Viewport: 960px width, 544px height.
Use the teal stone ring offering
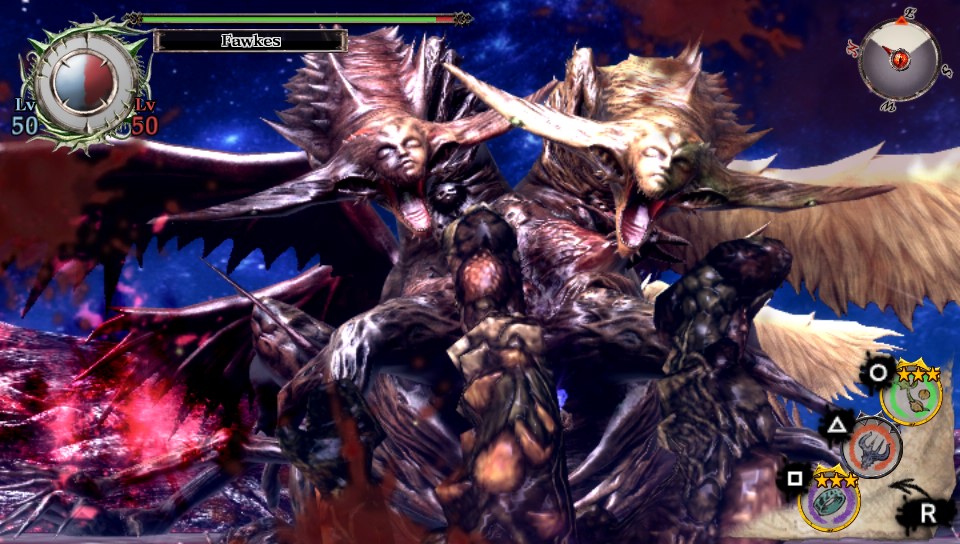(x=830, y=498)
